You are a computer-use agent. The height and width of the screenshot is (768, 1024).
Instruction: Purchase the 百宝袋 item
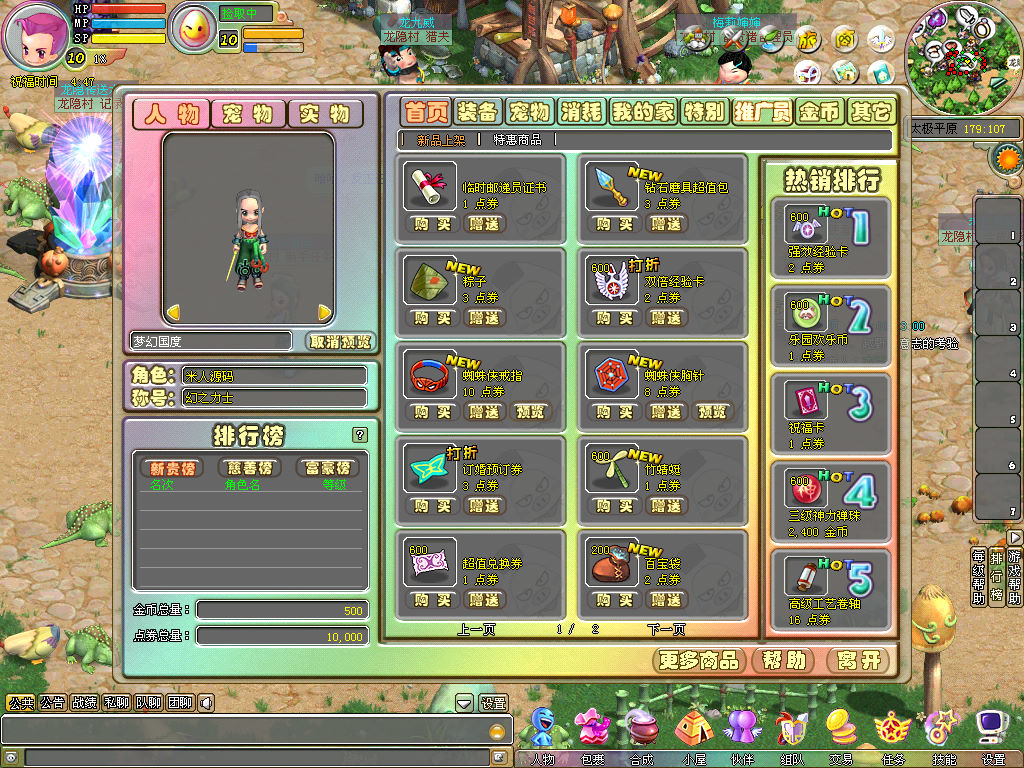coord(613,600)
